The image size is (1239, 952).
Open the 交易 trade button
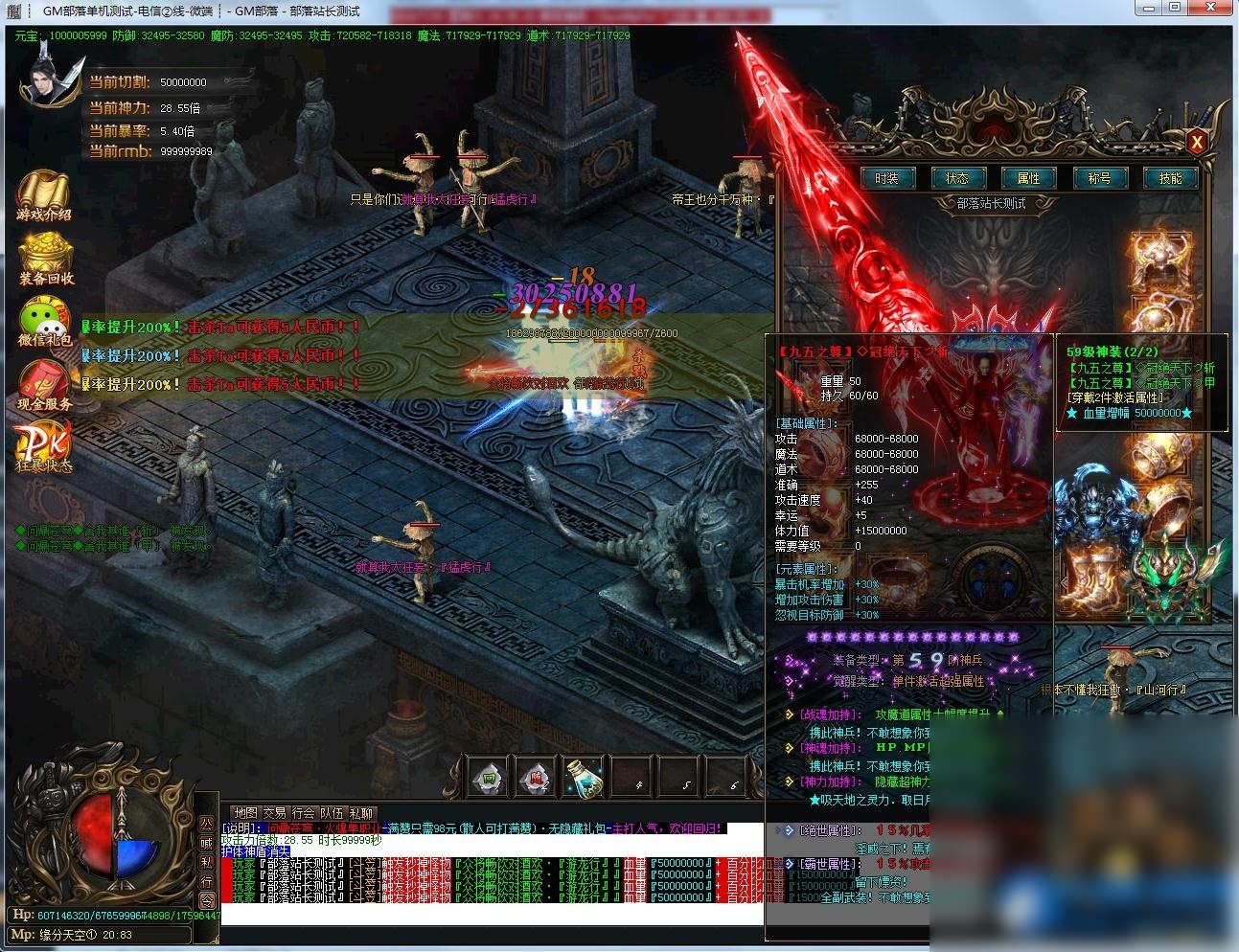275,813
